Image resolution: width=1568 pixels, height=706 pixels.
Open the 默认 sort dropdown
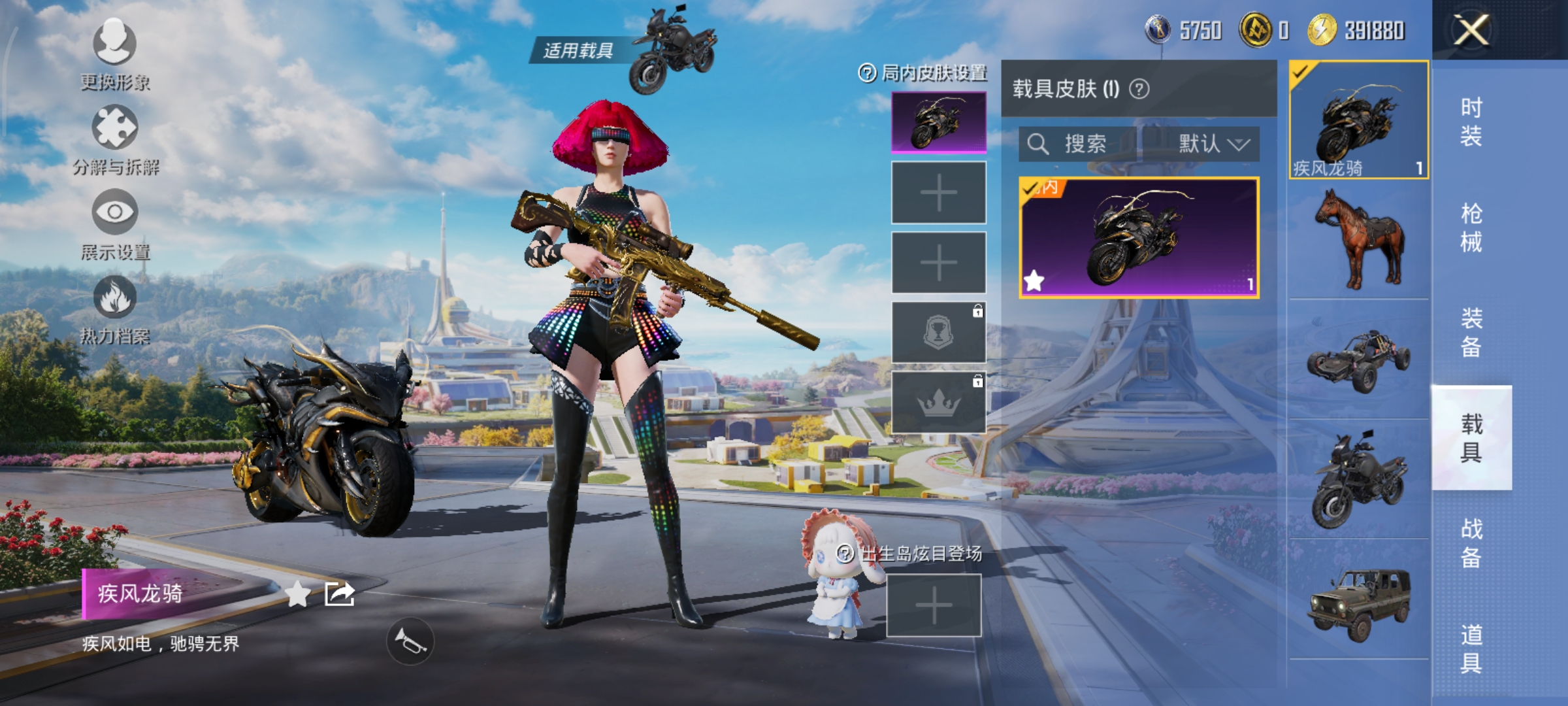pyautogui.click(x=1213, y=144)
